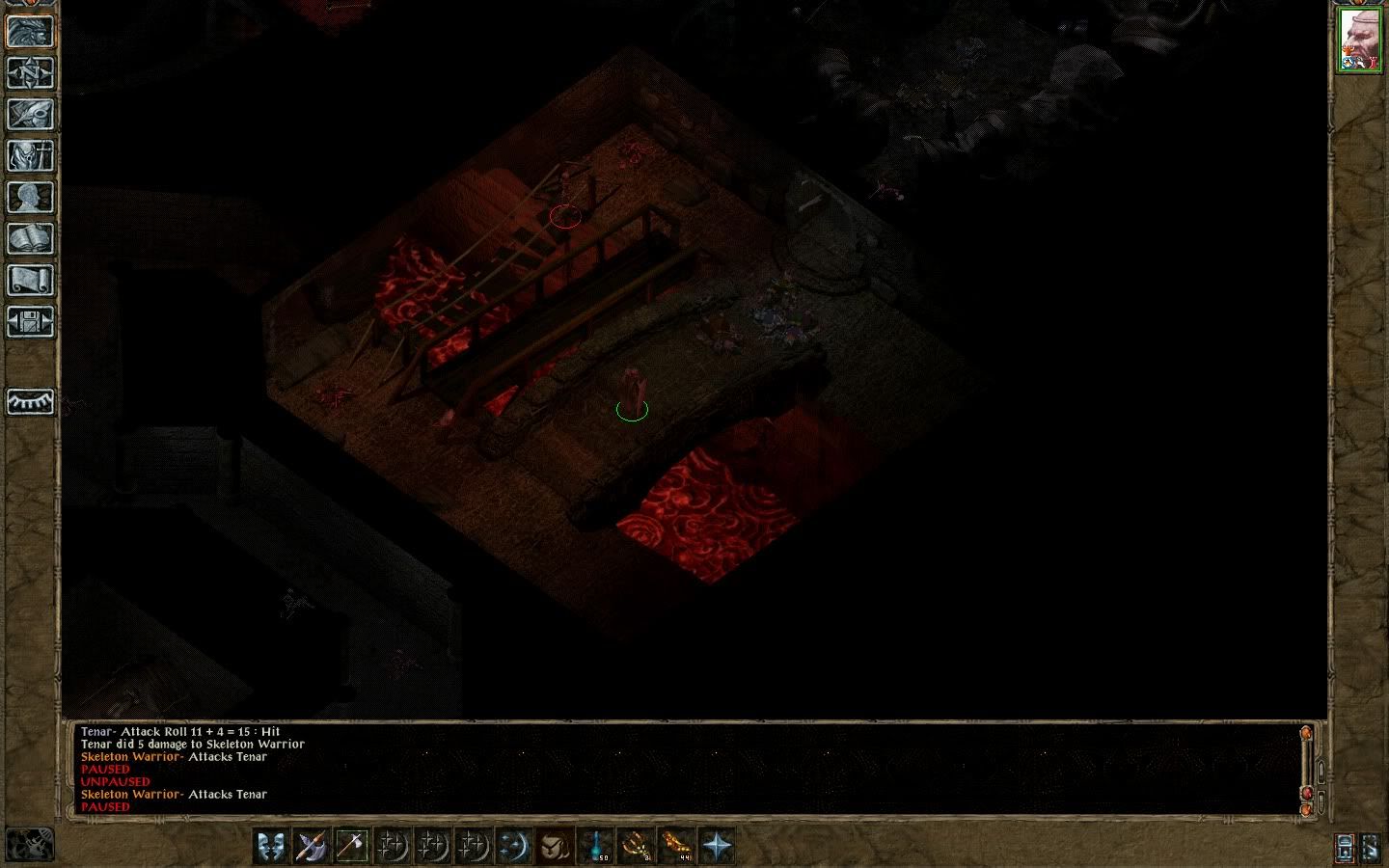Use the blue potion quick item
1389x868 pixels.
[596, 846]
